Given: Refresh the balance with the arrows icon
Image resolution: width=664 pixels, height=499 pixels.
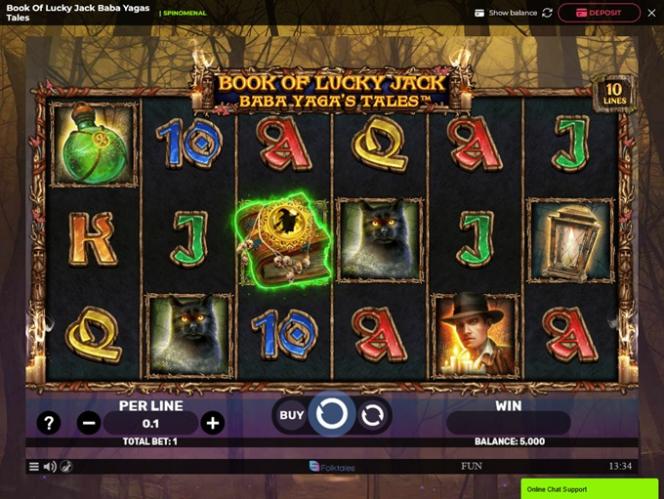Looking at the screenshot, I should point(547,13).
